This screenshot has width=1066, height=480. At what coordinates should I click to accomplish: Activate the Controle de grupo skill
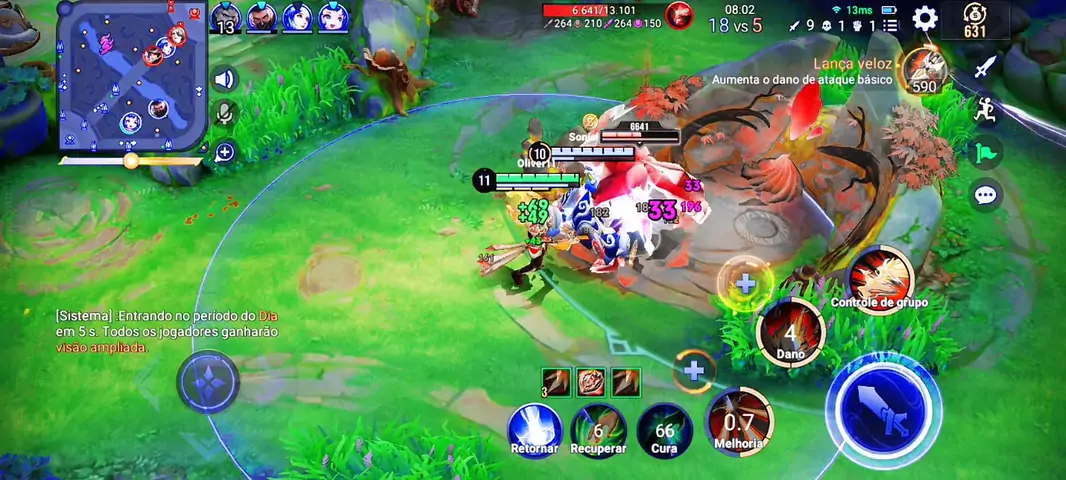pos(880,277)
